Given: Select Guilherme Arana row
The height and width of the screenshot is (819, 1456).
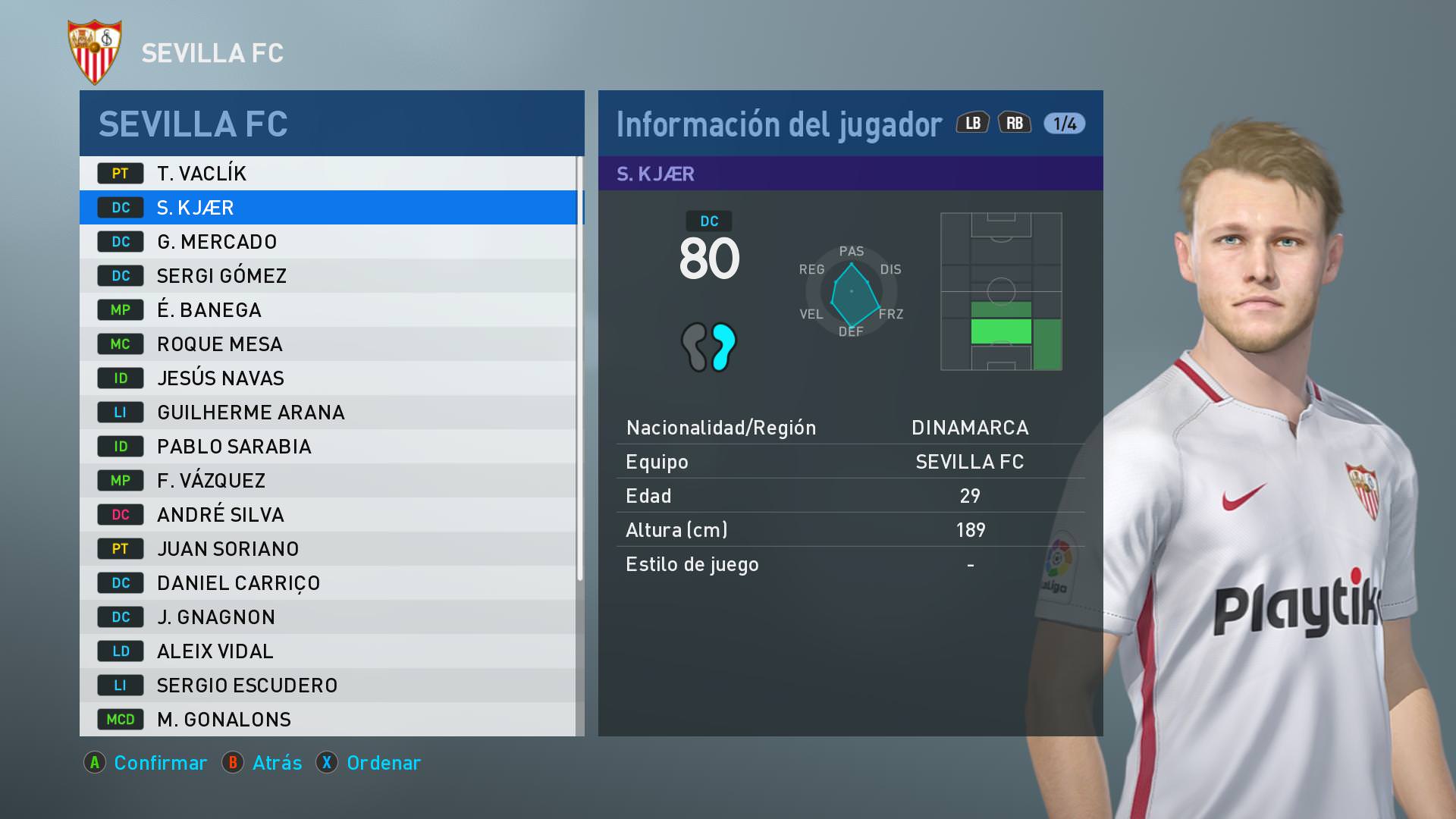Looking at the screenshot, I should tap(328, 413).
